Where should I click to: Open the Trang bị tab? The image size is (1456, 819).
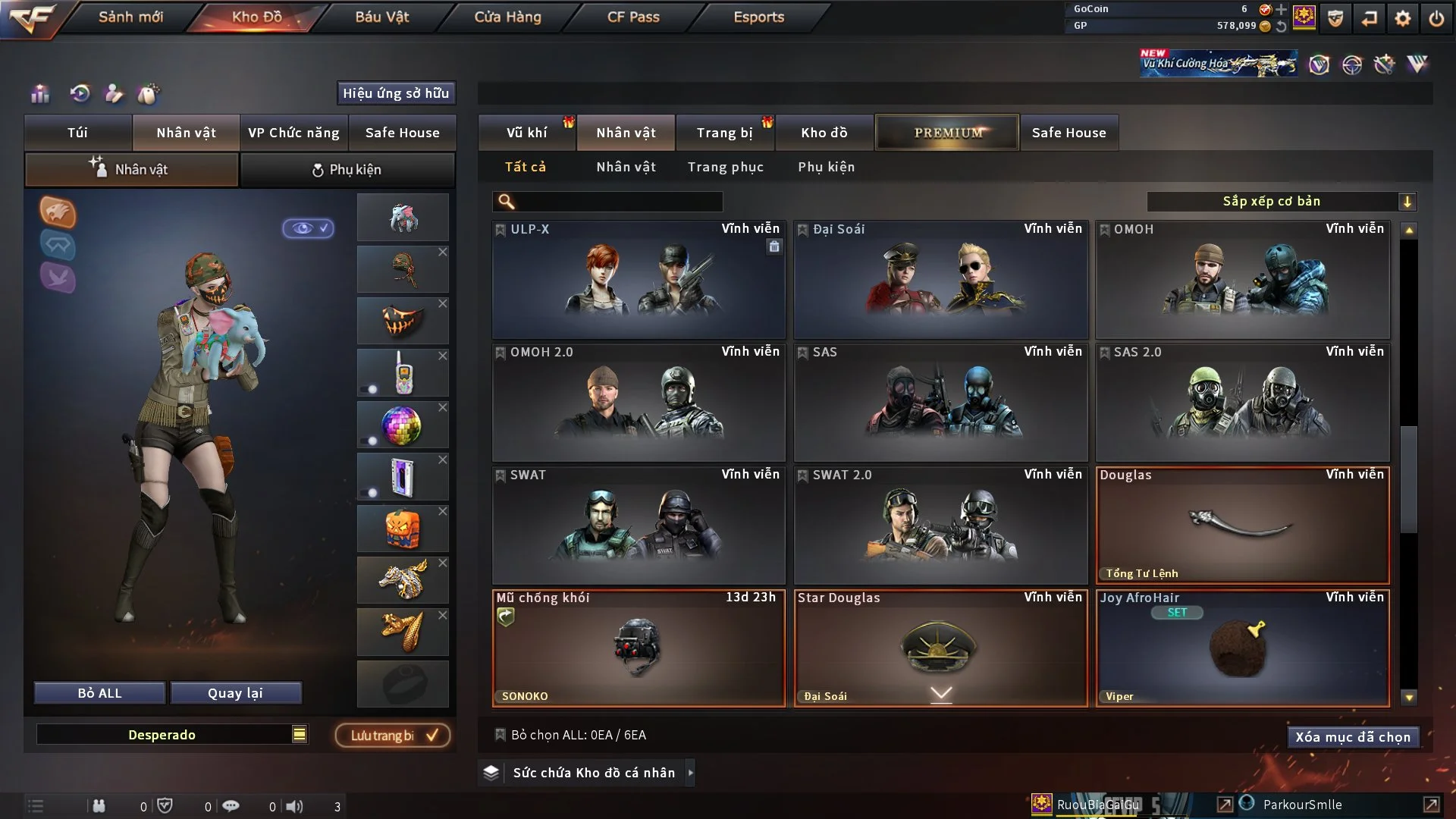click(724, 133)
